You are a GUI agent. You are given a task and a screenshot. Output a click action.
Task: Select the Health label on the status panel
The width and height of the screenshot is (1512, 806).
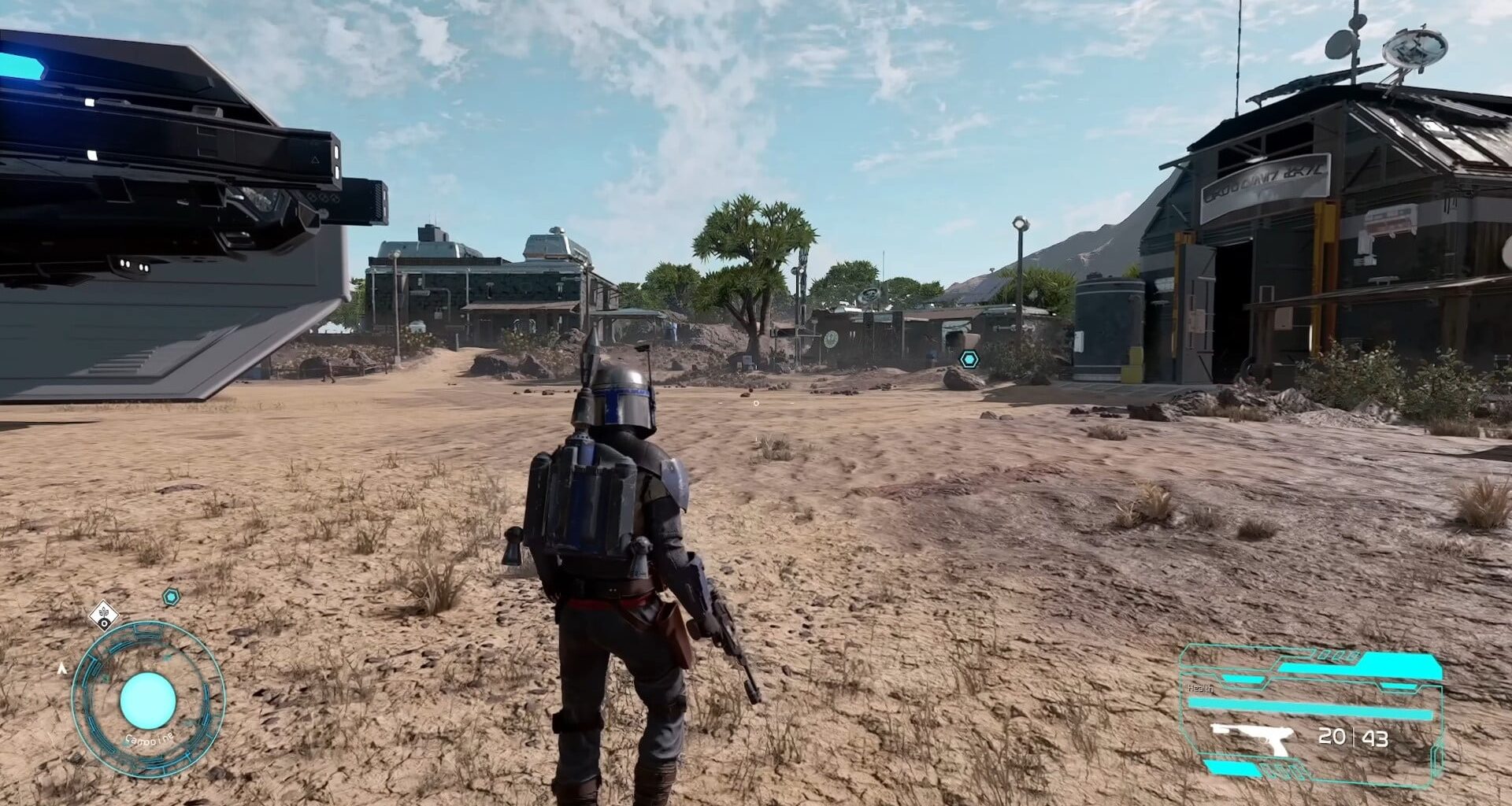pos(1200,688)
